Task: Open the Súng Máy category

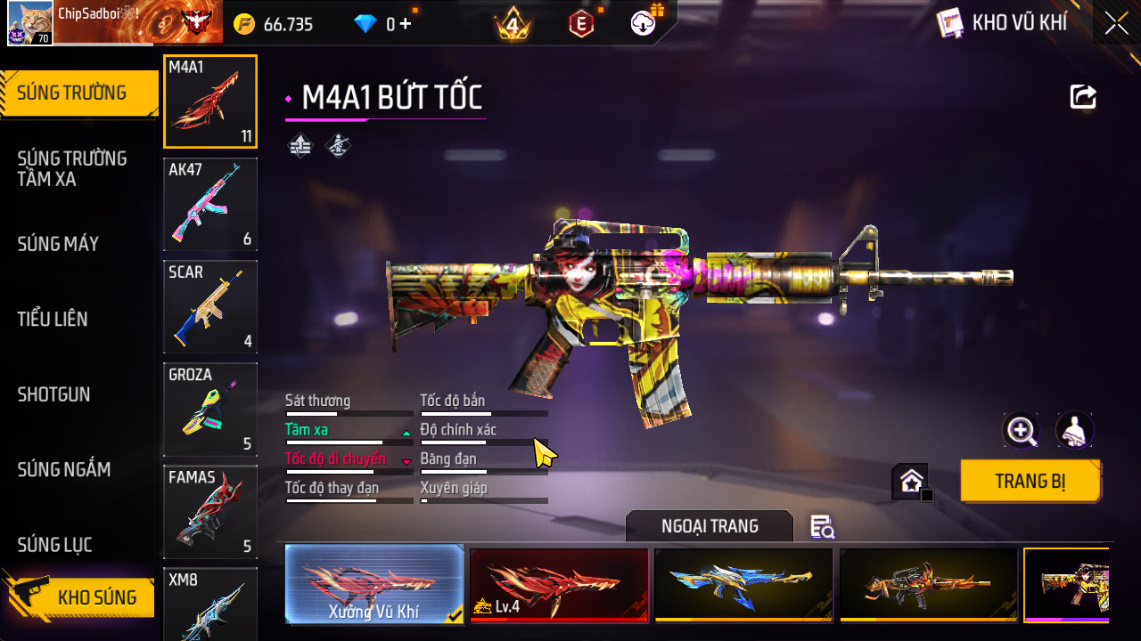Action: point(58,244)
